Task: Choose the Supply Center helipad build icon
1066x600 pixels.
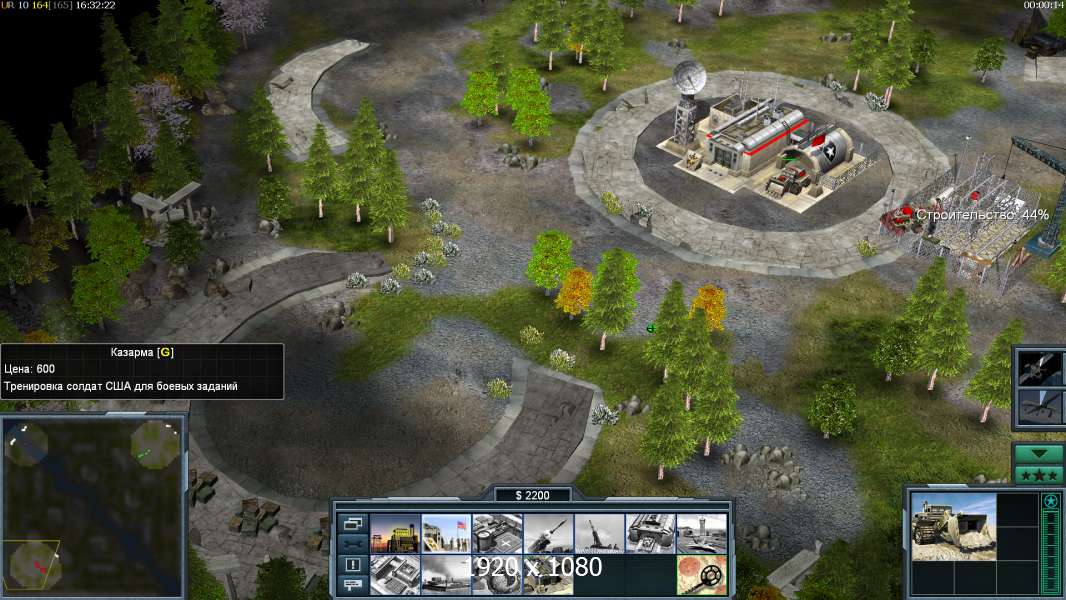Action: coord(497,534)
